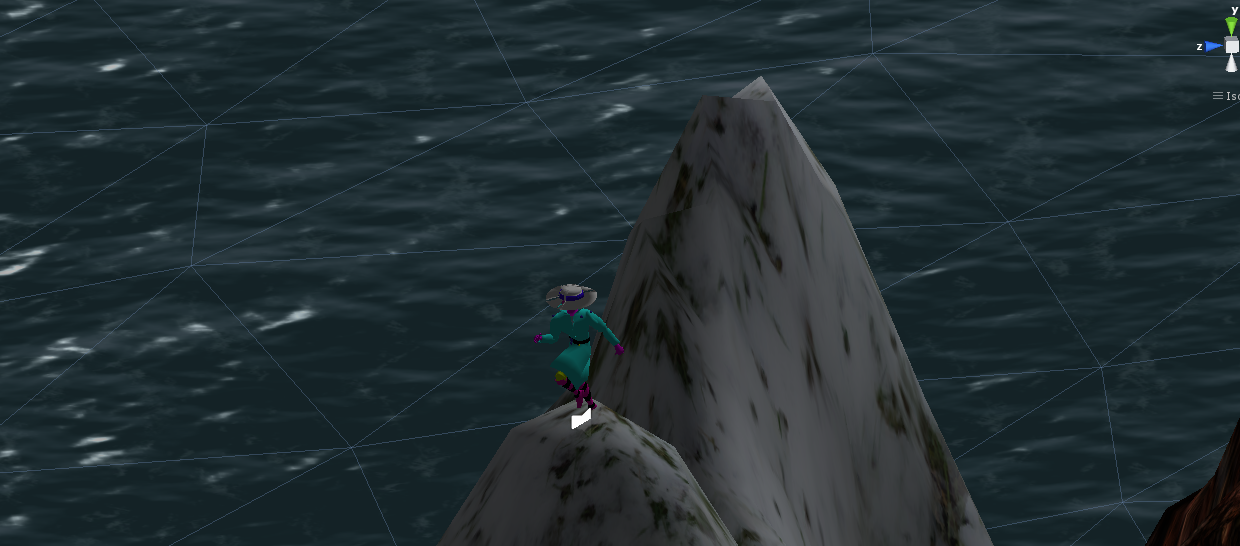Click the blue Z axis cone on the gizmo
1240x546 pixels.
[x=1213, y=46]
